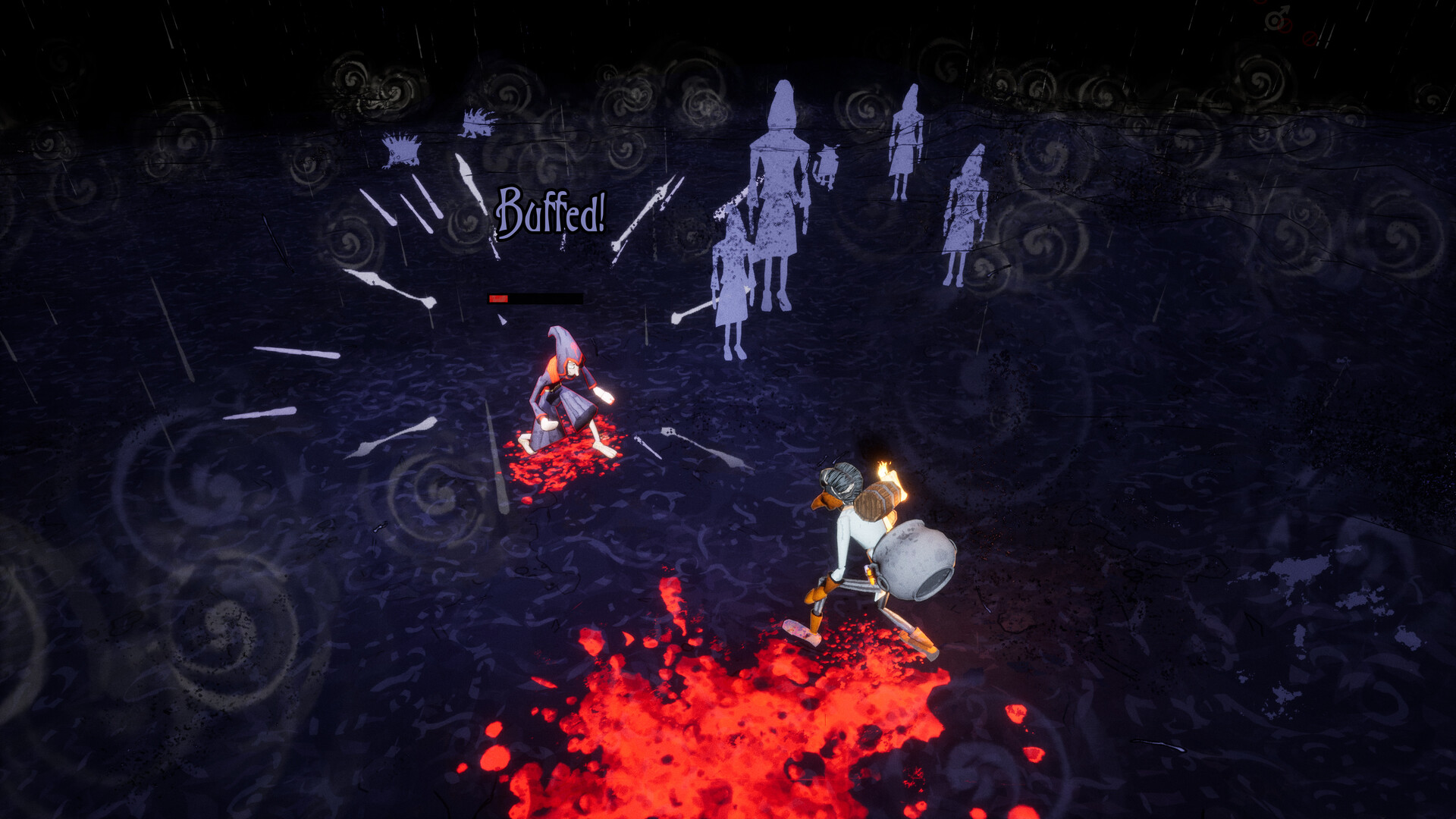
Task: Click the second red crossed-circle indicator
Action: [x=1310, y=38]
